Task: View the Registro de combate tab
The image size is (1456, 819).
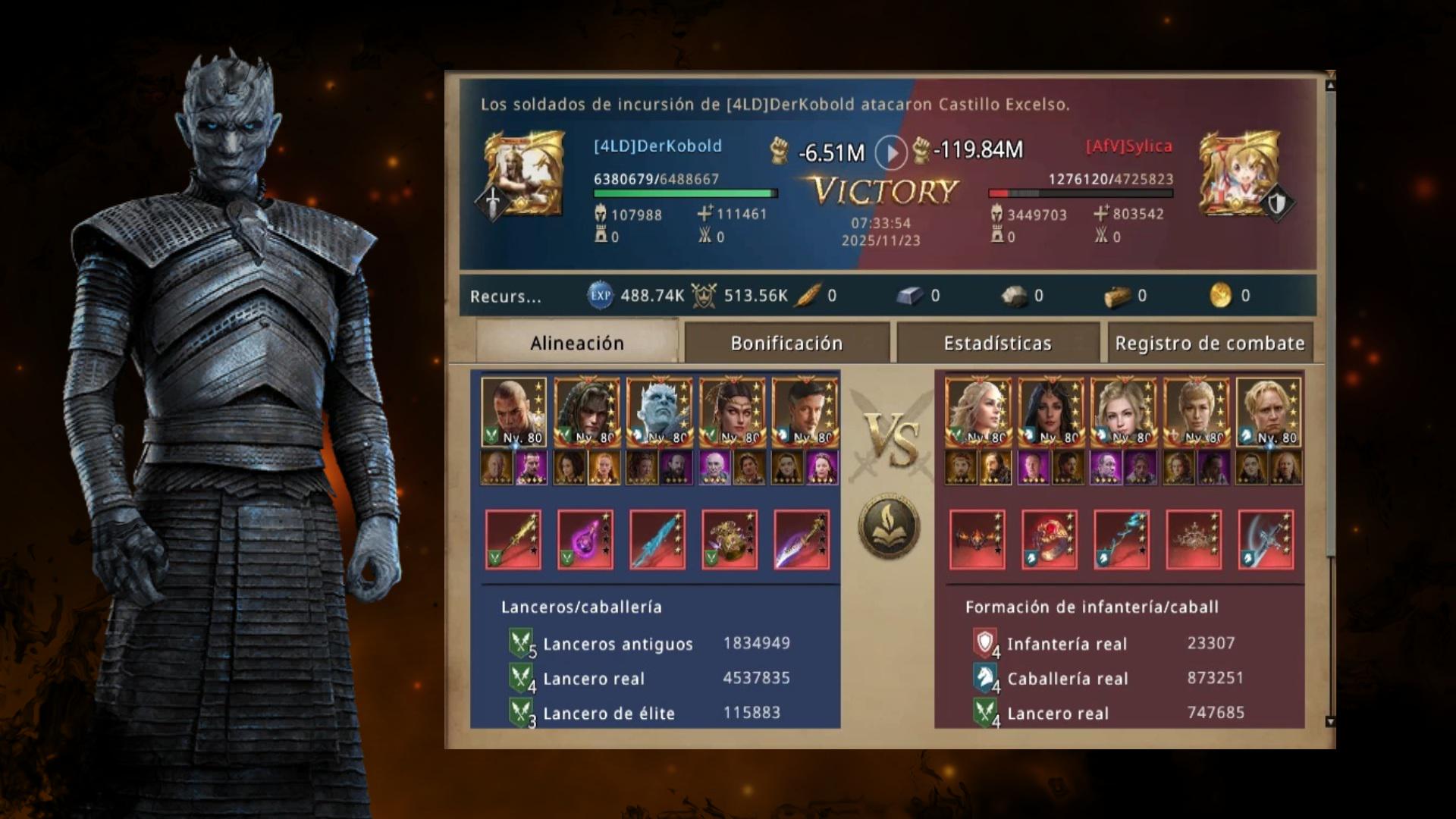Action: [x=1210, y=343]
